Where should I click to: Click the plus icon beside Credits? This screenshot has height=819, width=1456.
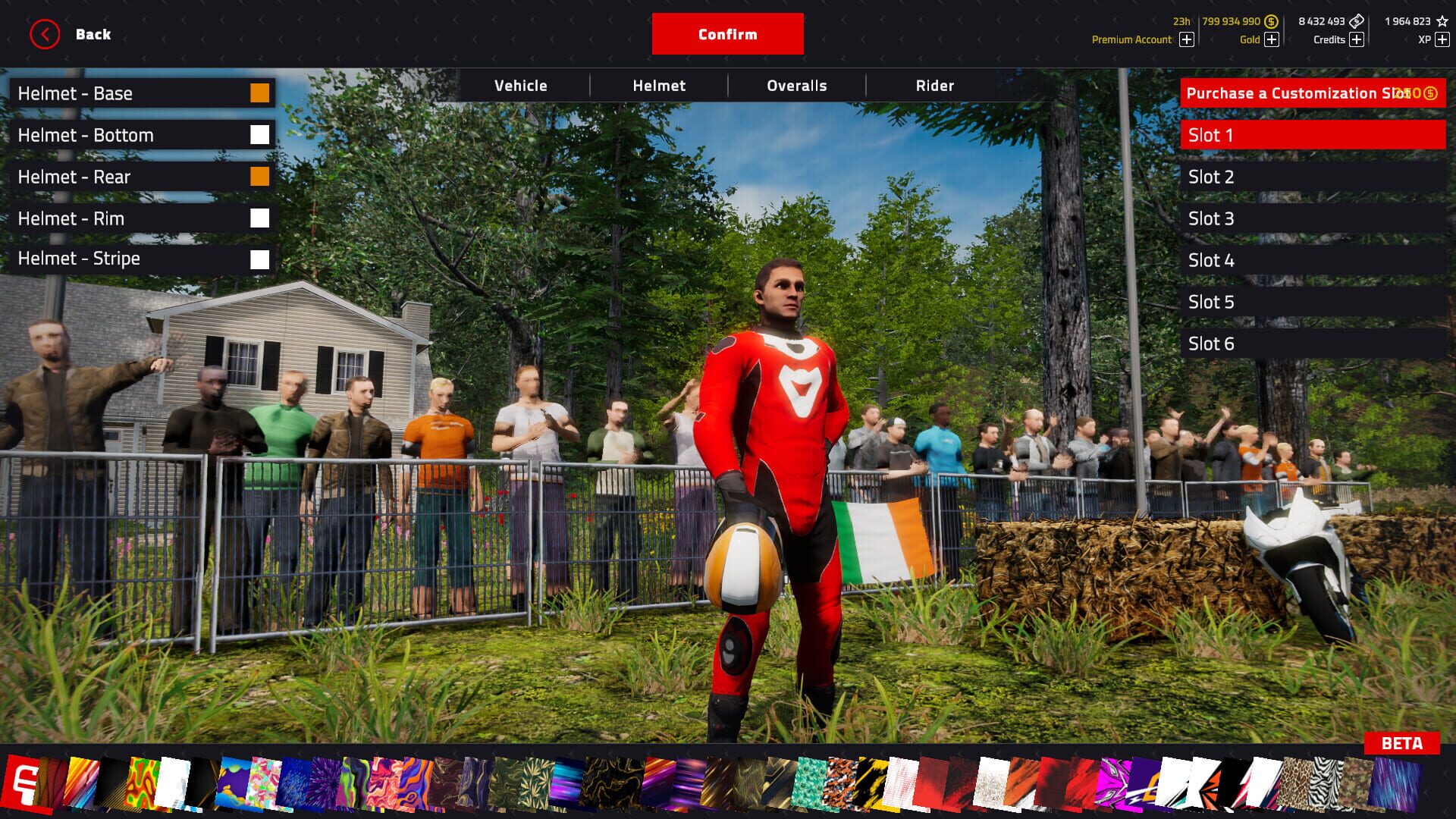[x=1357, y=39]
